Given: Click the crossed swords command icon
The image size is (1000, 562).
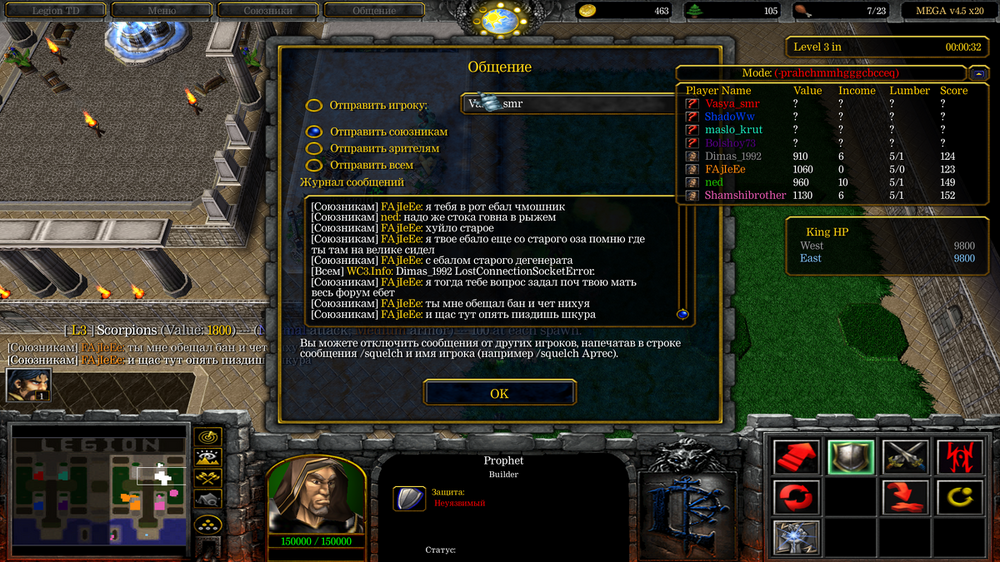Looking at the screenshot, I should [904, 457].
